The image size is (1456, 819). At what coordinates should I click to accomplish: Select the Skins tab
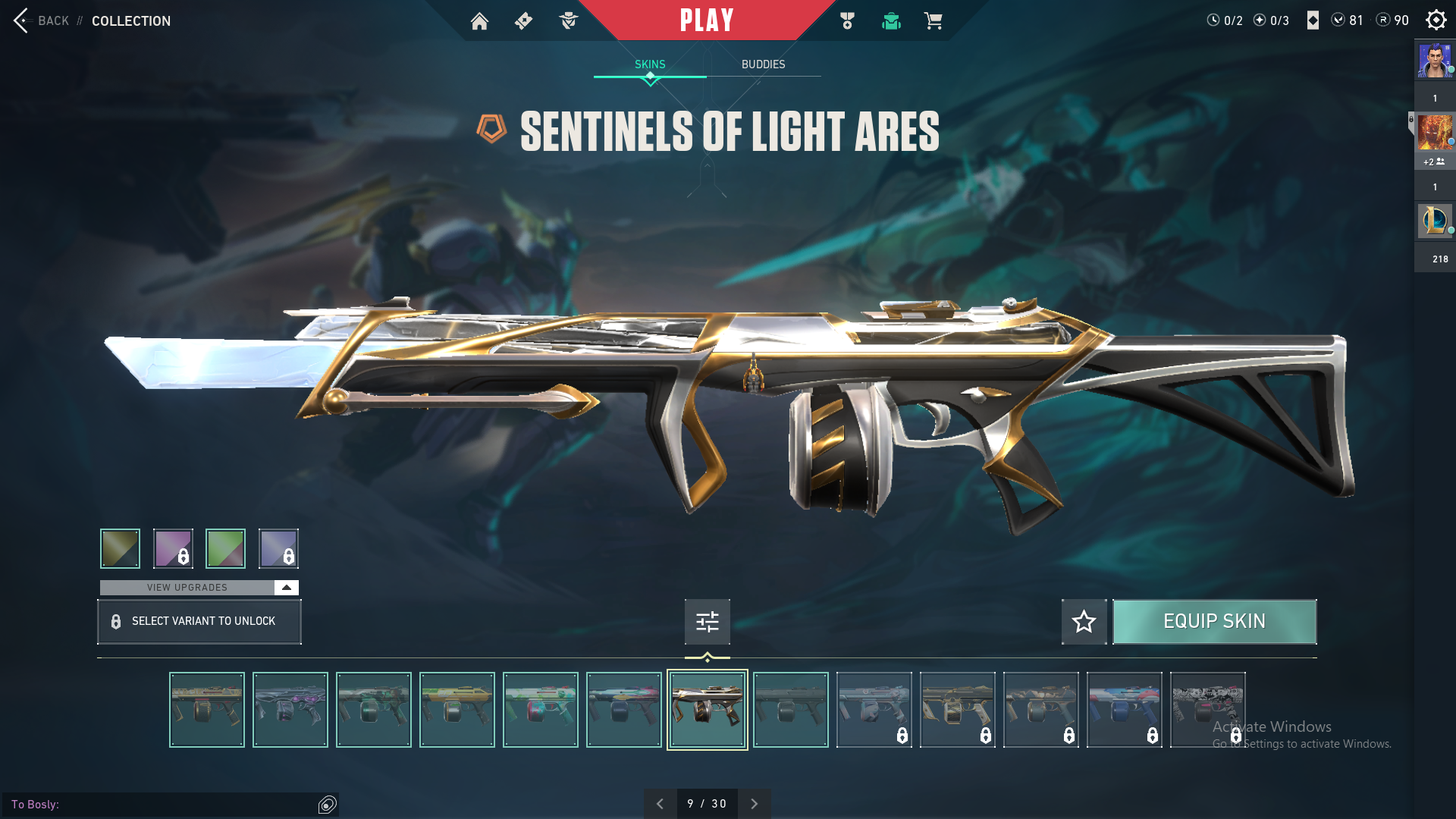(x=650, y=64)
